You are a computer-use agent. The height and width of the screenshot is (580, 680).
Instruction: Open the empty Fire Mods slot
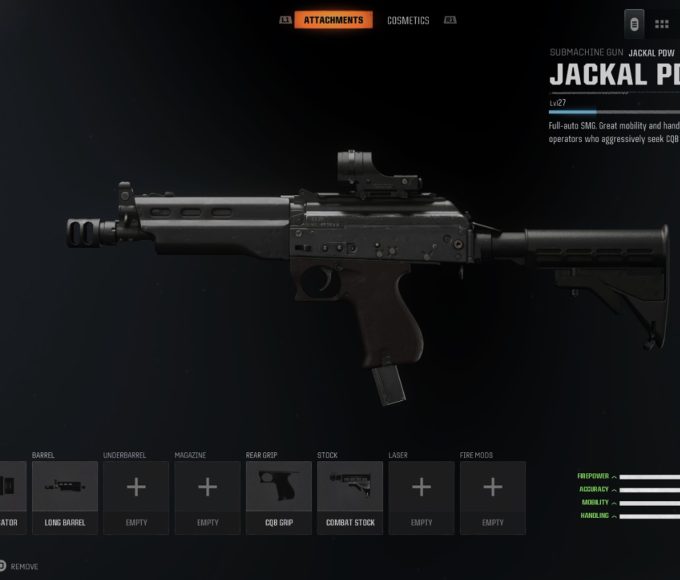(493, 497)
